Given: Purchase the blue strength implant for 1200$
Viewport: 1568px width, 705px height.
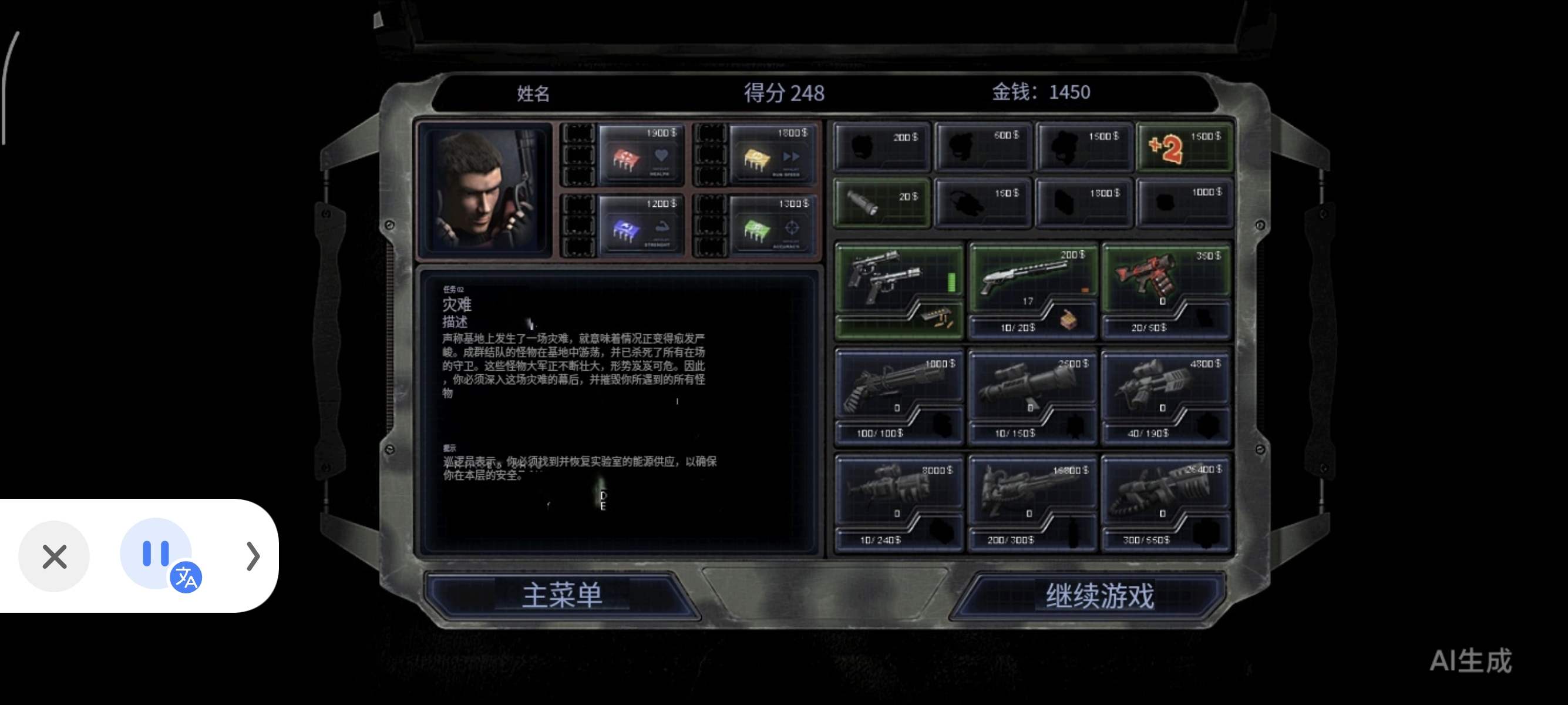Looking at the screenshot, I should 640,225.
